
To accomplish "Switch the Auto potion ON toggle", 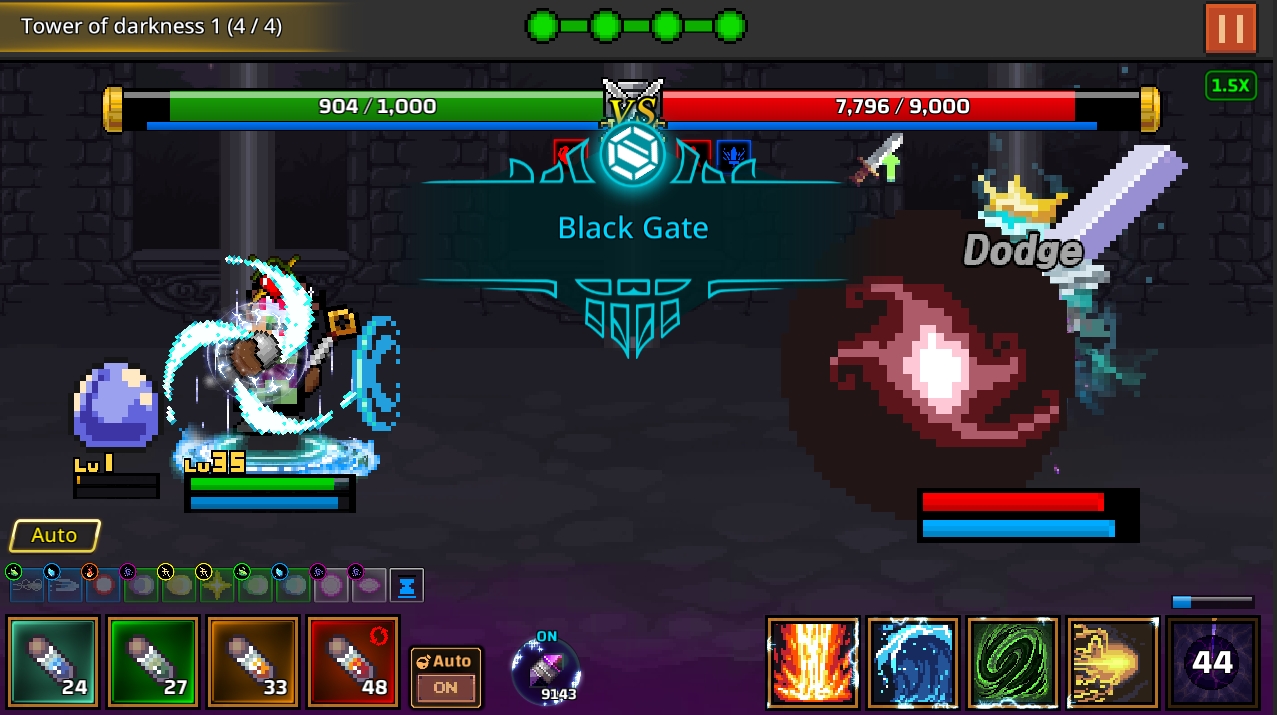I will [446, 676].
